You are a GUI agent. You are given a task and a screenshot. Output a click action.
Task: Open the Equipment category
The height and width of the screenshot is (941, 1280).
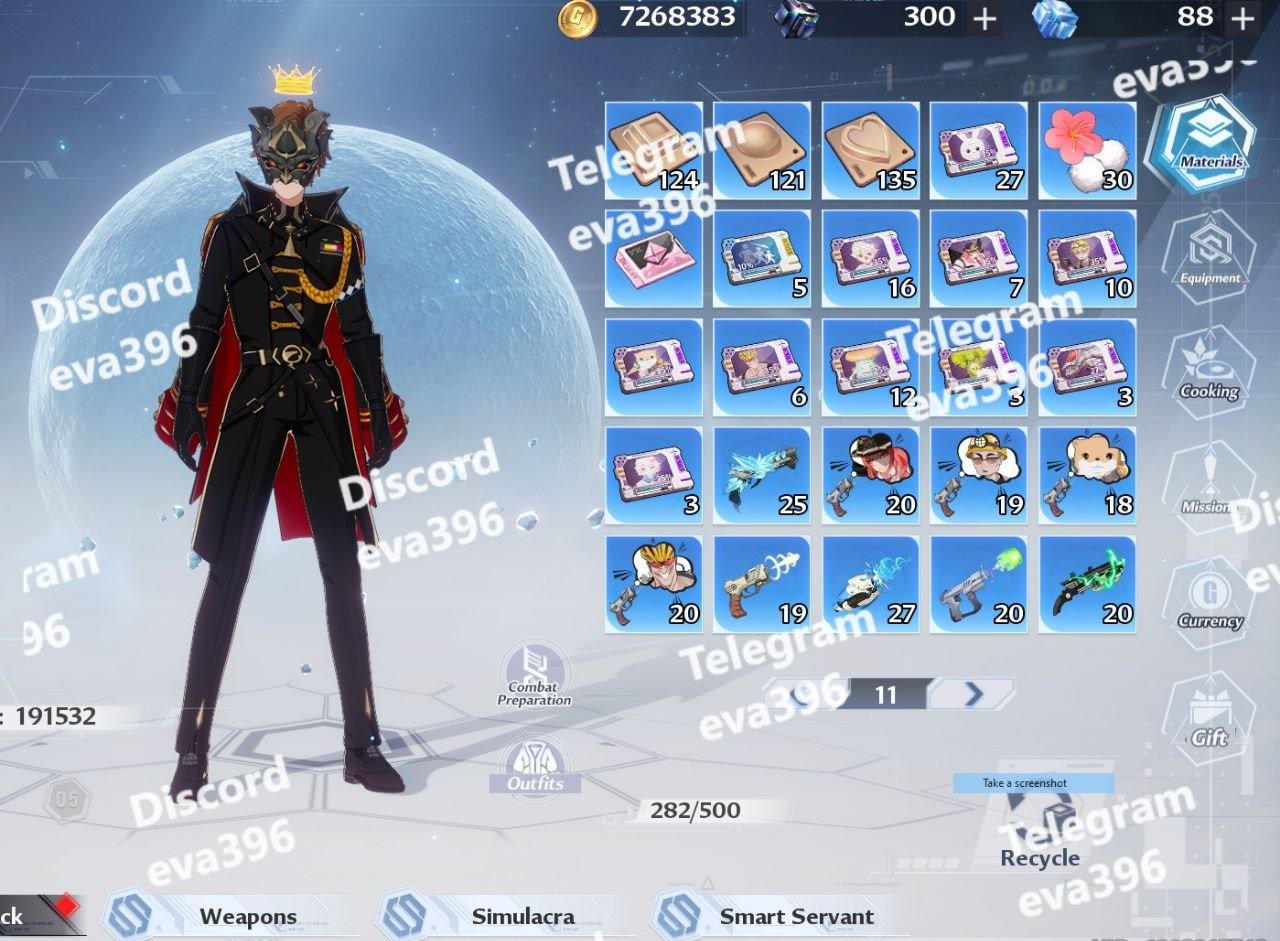(x=1209, y=260)
